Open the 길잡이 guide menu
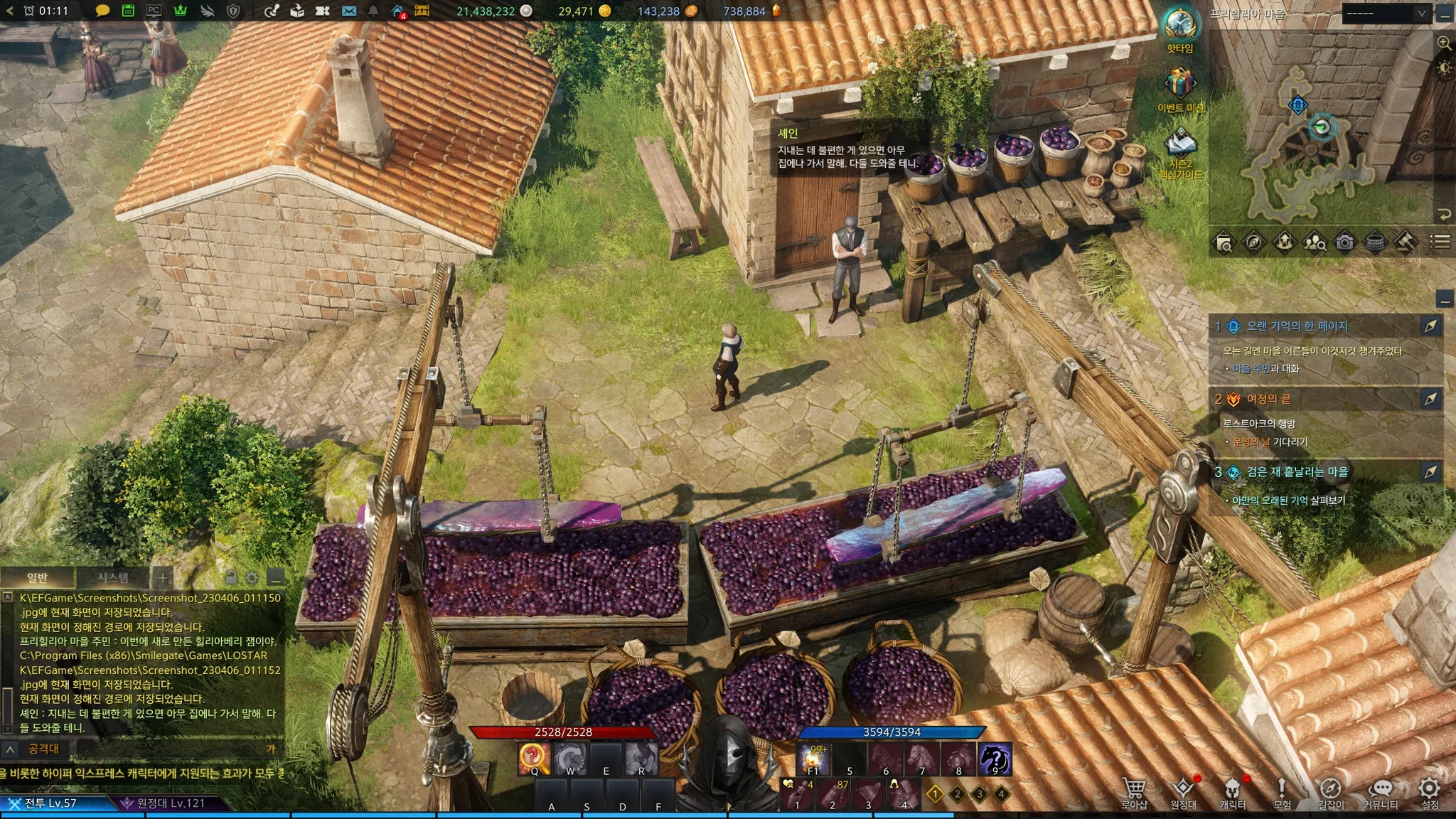 point(1330,791)
